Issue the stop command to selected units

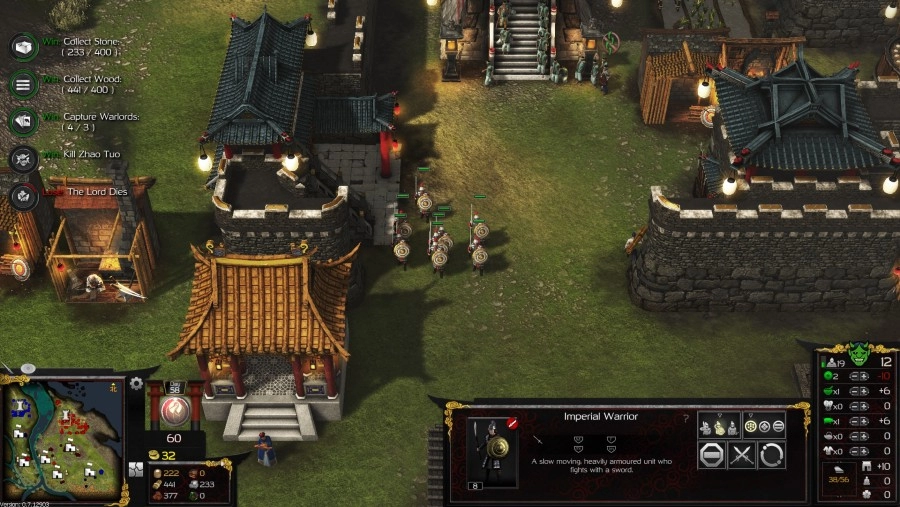pos(711,455)
